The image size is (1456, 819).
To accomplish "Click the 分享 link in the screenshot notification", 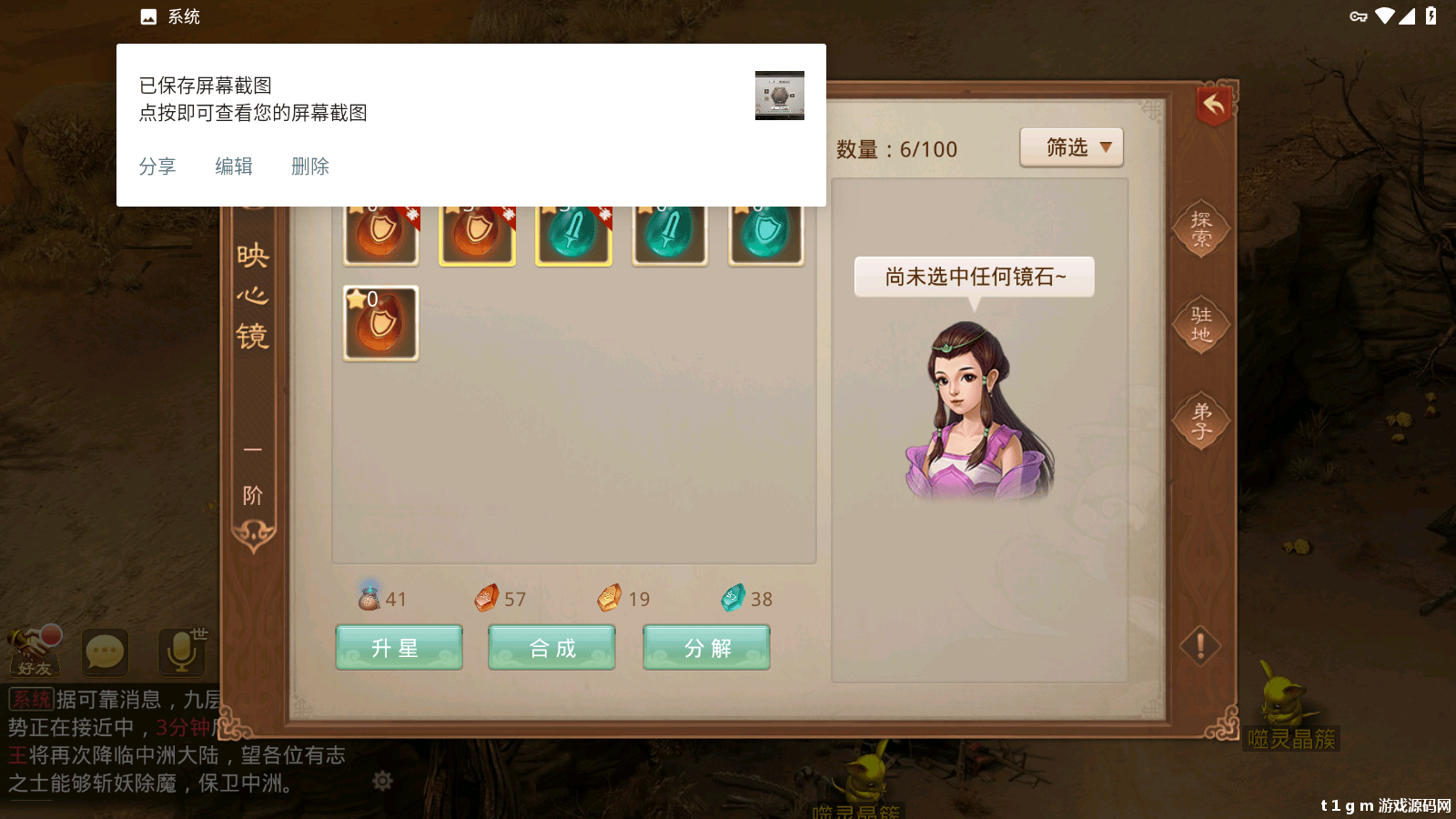I will (x=158, y=166).
